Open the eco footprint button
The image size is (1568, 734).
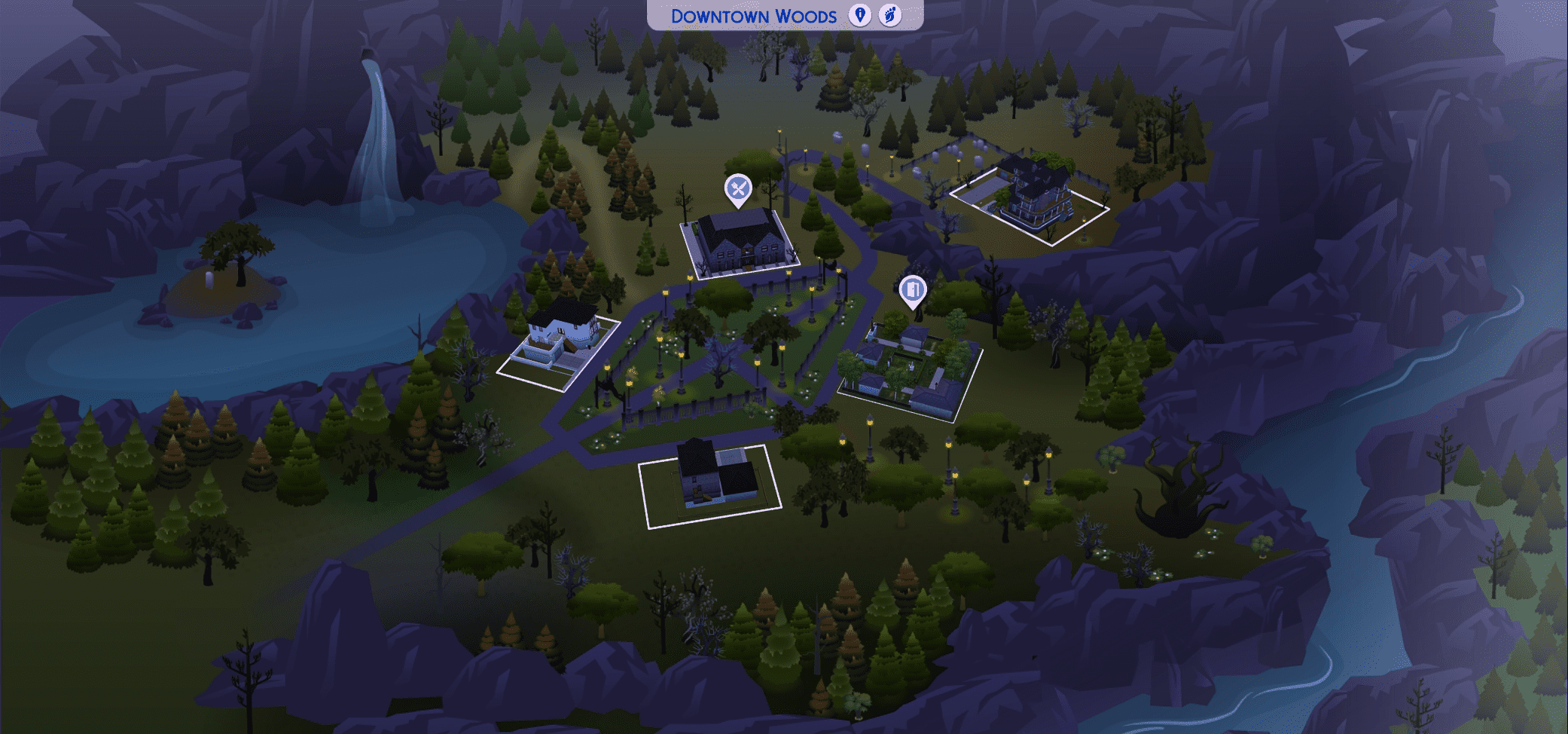tap(890, 15)
